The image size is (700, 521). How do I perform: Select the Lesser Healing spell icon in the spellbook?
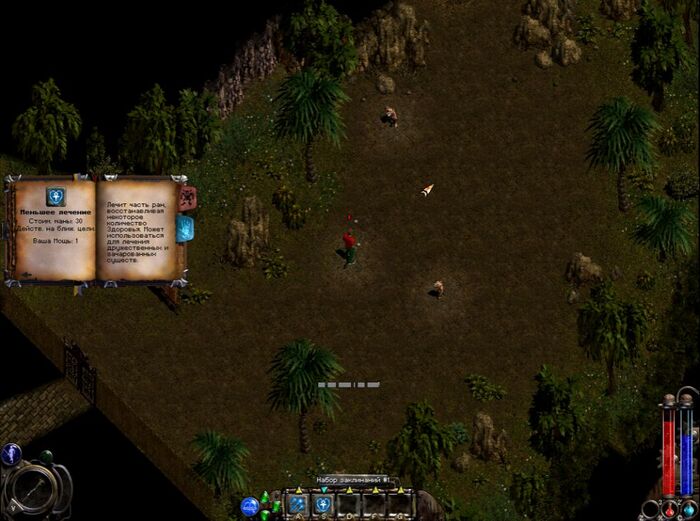click(x=56, y=196)
